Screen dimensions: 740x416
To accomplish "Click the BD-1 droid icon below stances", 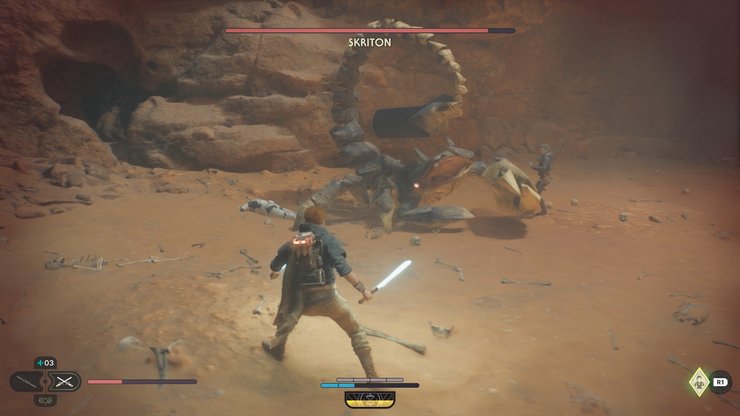I will (45, 400).
